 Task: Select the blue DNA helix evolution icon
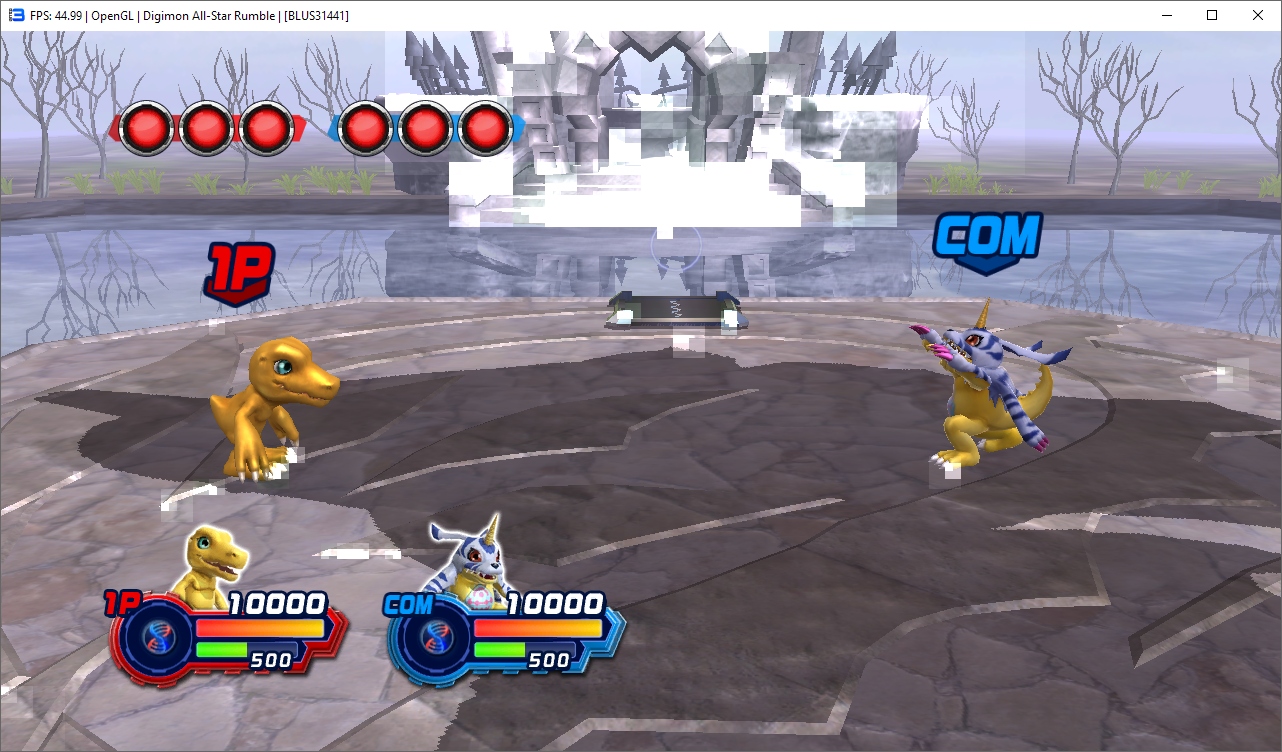[434, 636]
